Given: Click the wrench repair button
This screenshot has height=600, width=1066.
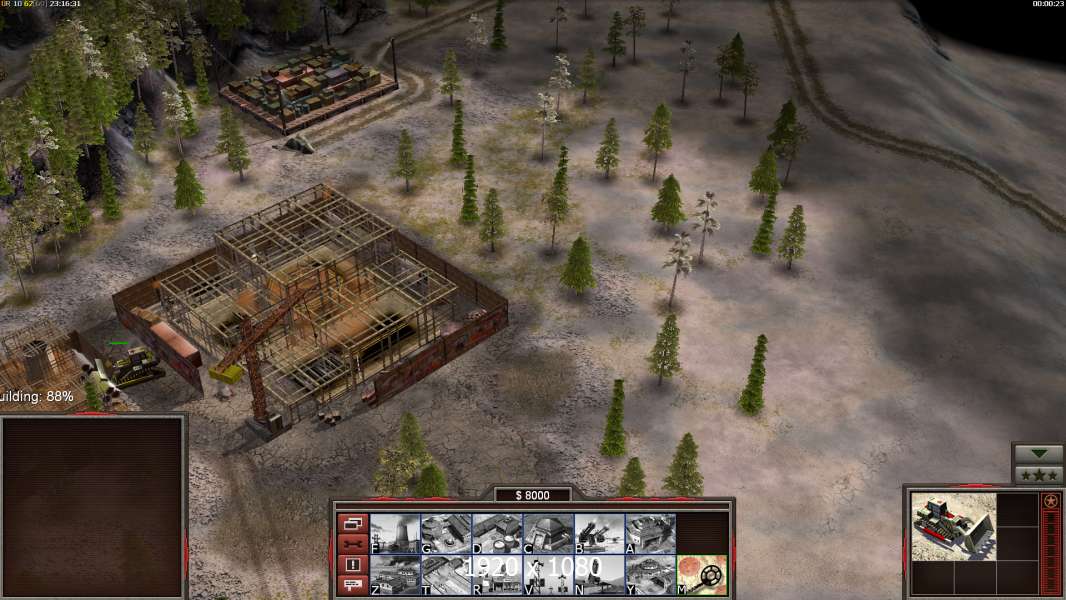Looking at the screenshot, I should tap(352, 543).
